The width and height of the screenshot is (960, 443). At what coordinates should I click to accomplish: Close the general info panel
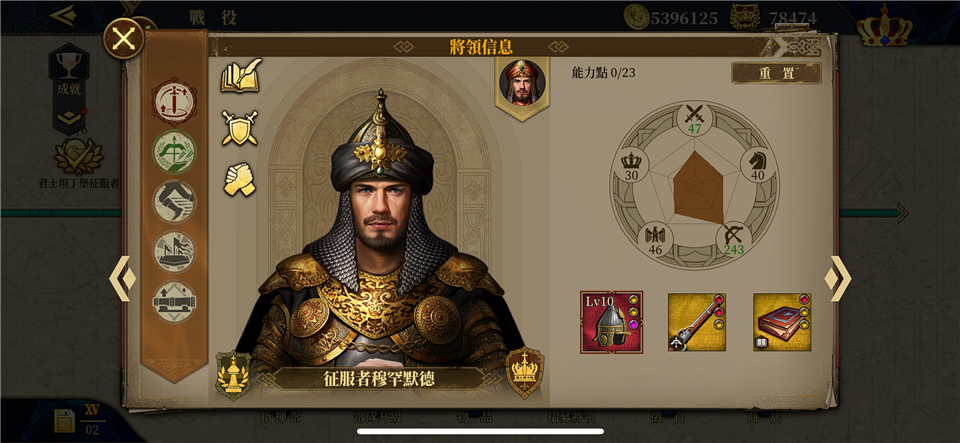point(124,39)
